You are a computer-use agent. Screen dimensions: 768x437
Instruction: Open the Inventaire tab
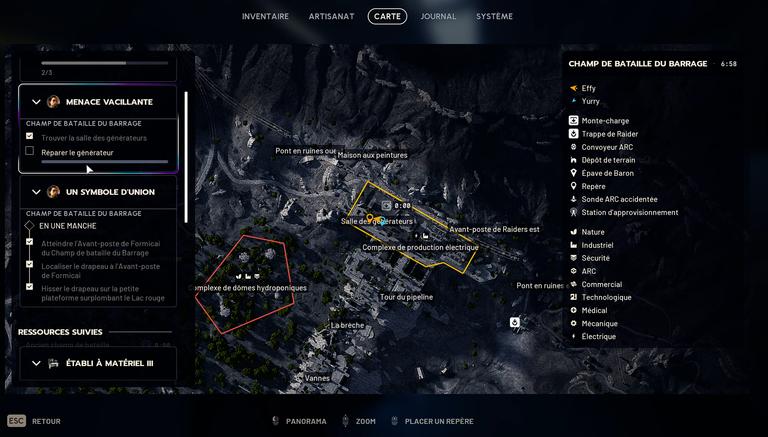pos(265,16)
